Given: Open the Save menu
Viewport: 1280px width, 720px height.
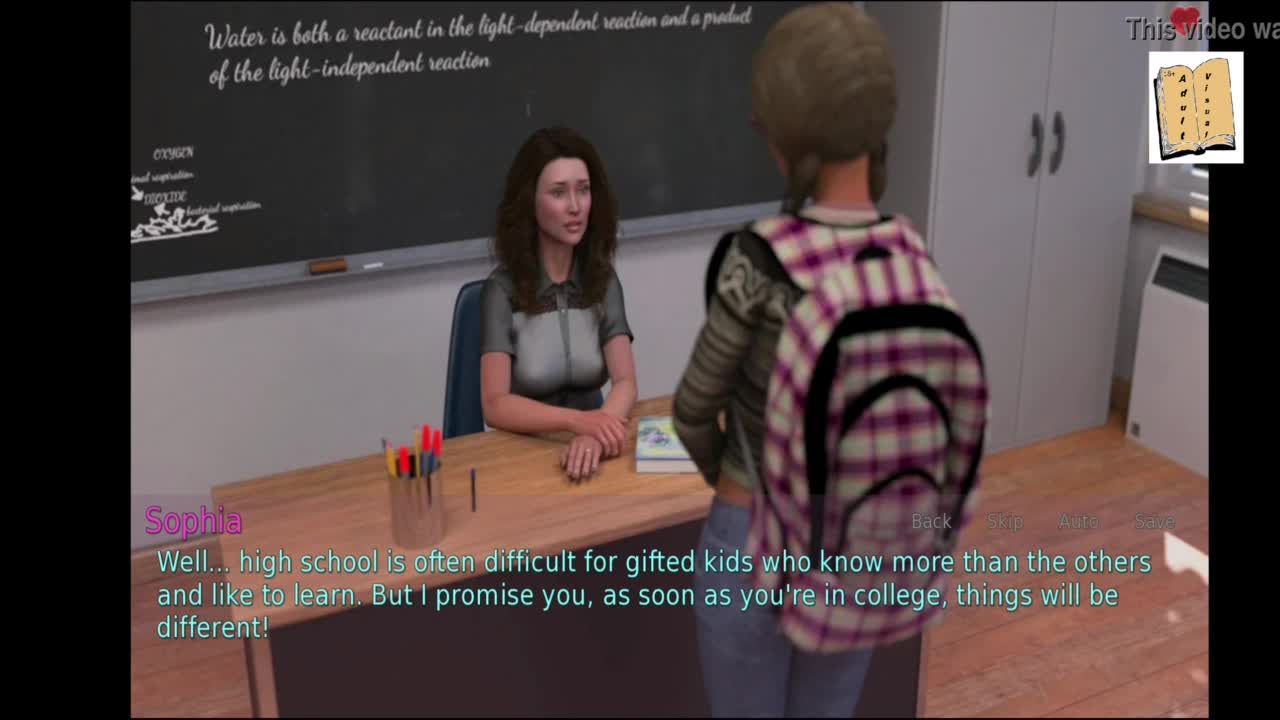Looking at the screenshot, I should [x=1154, y=521].
